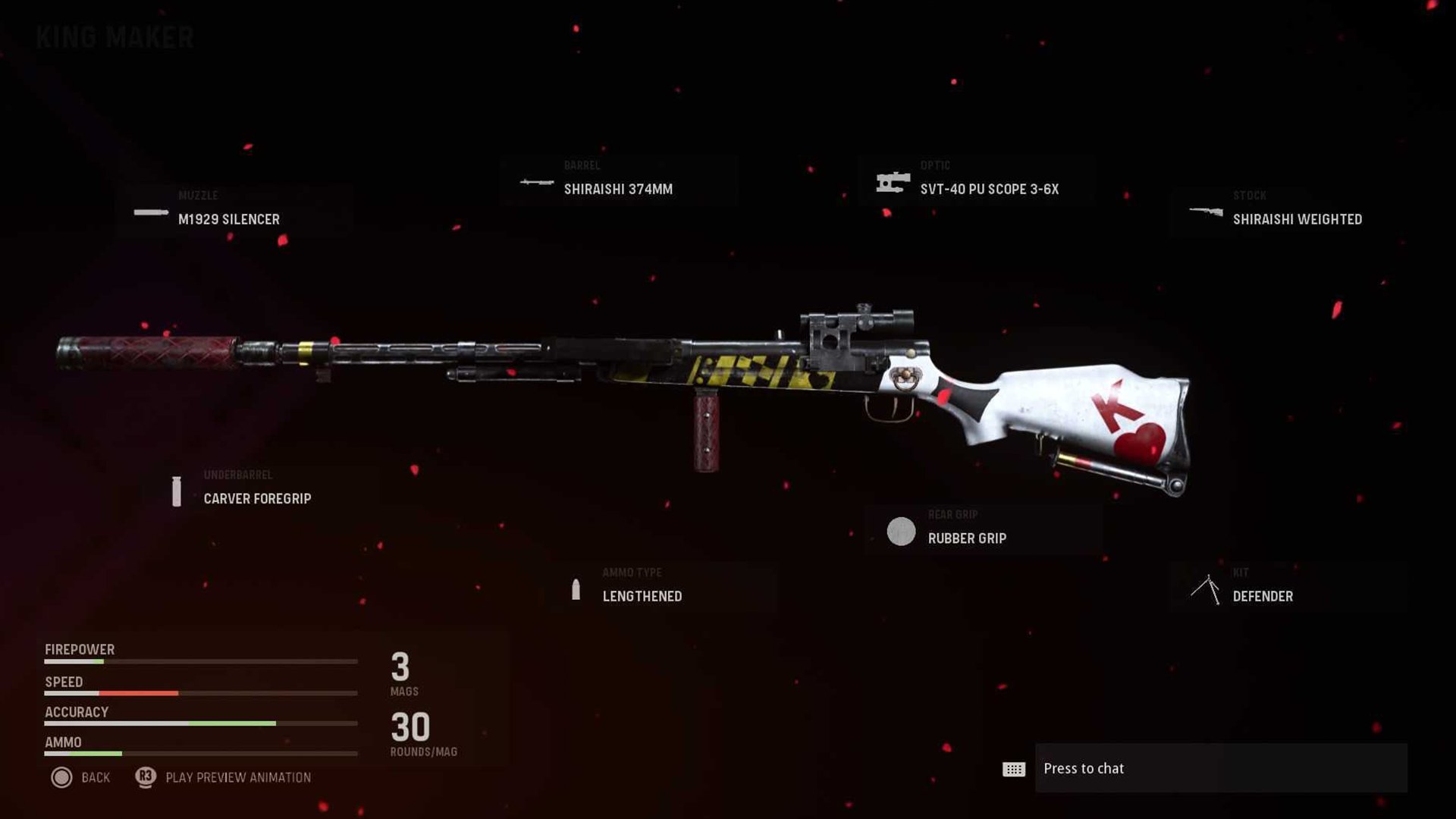The height and width of the screenshot is (819, 1456).
Task: Click the Press to chat box
Action: tap(1220, 768)
